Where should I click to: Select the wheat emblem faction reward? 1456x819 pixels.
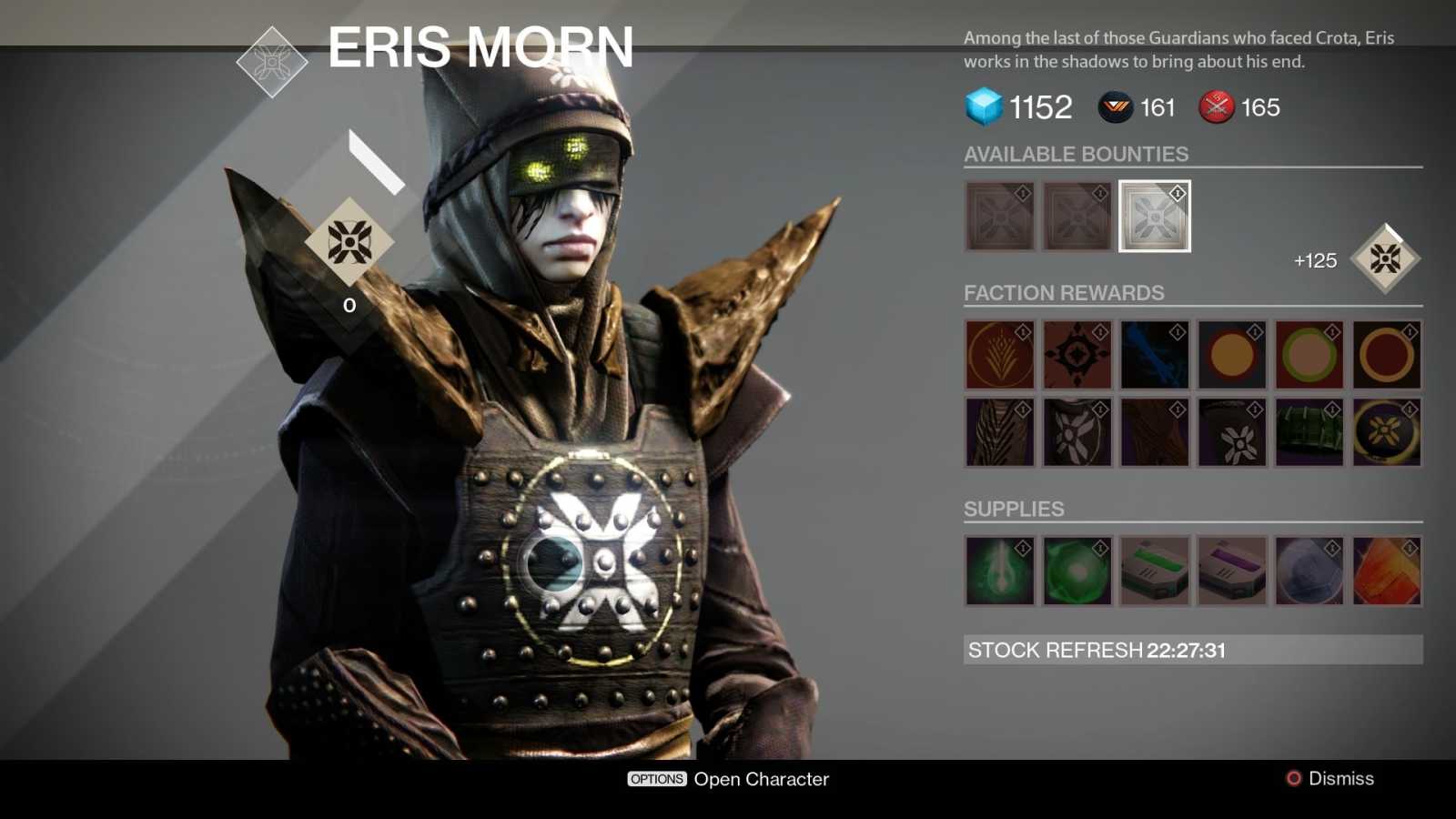998,355
